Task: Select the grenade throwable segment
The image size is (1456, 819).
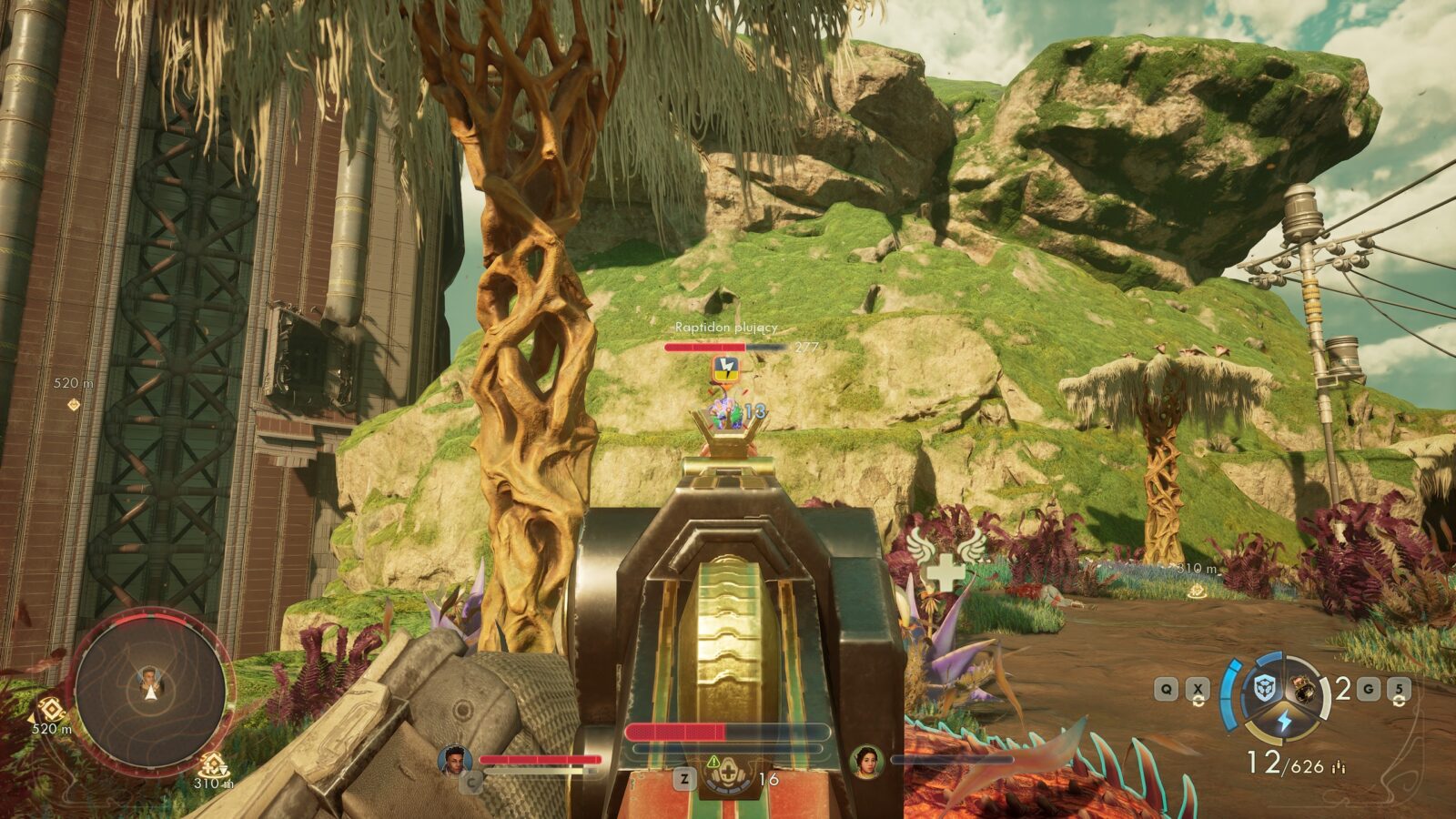Action: 1305,690
